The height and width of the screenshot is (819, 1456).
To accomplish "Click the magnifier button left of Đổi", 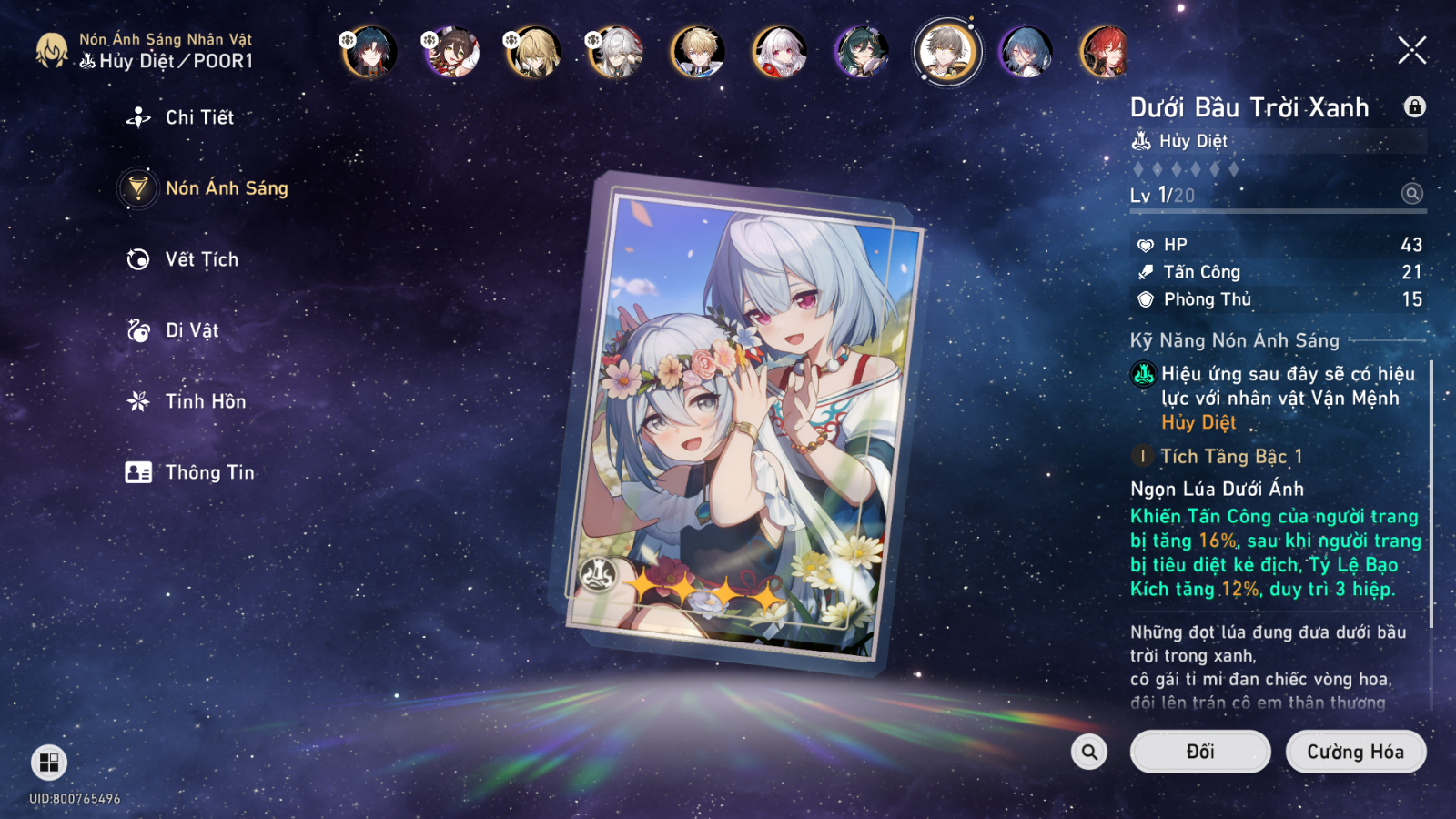I will (1089, 752).
